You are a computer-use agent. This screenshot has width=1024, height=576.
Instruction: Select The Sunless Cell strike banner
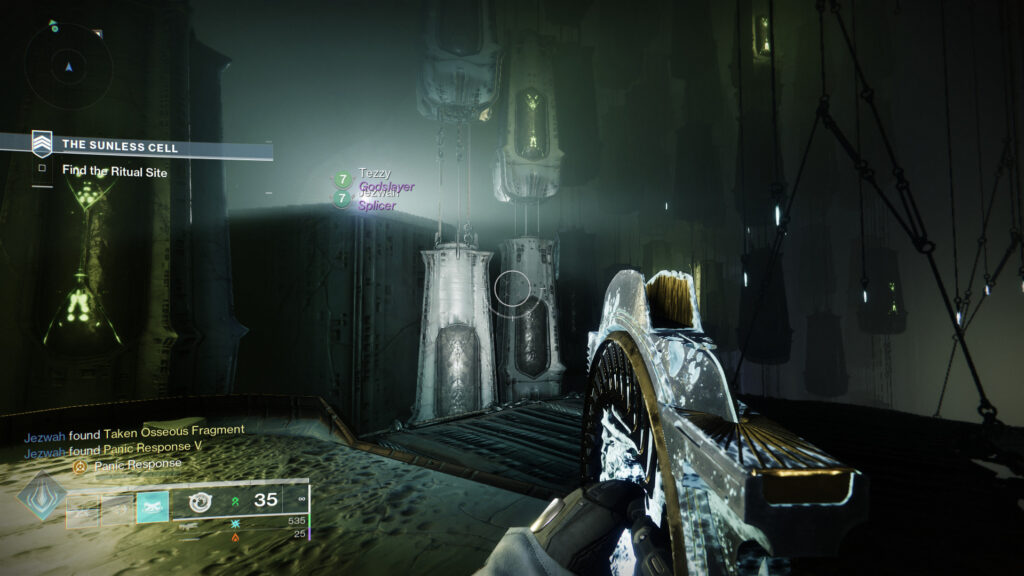pyautogui.click(x=120, y=147)
